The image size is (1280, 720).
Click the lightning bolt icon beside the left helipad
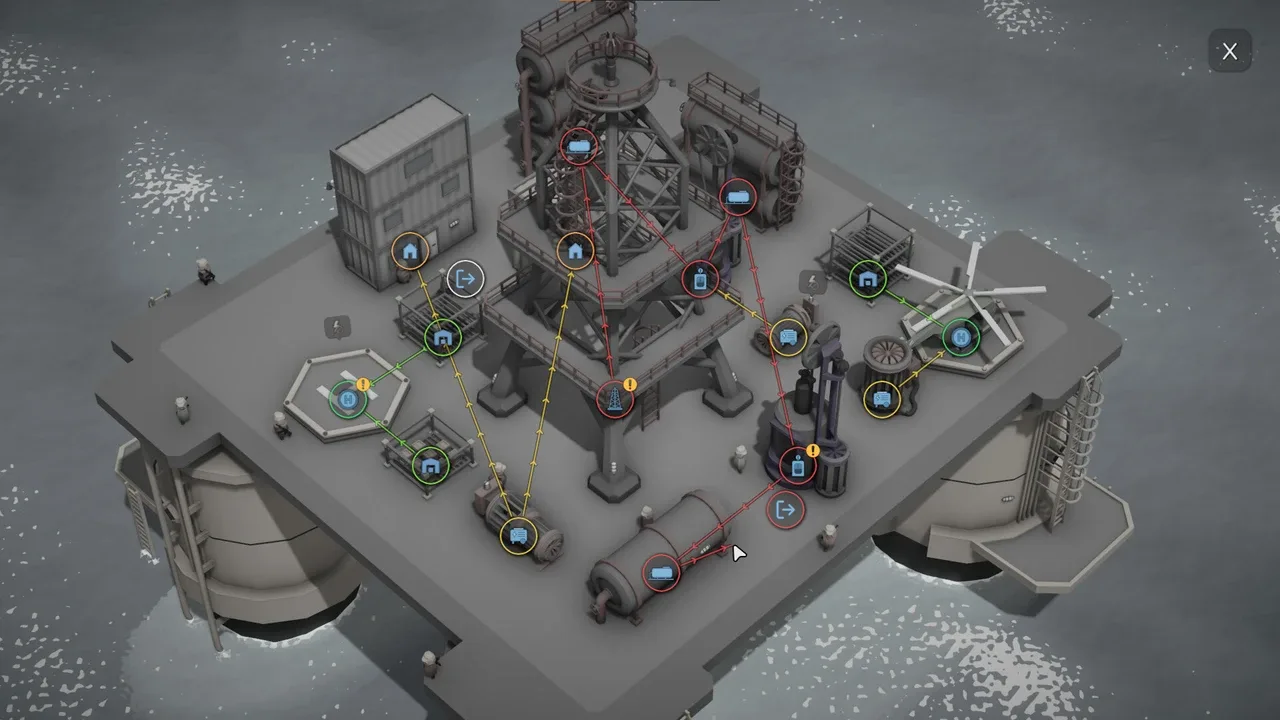click(338, 327)
